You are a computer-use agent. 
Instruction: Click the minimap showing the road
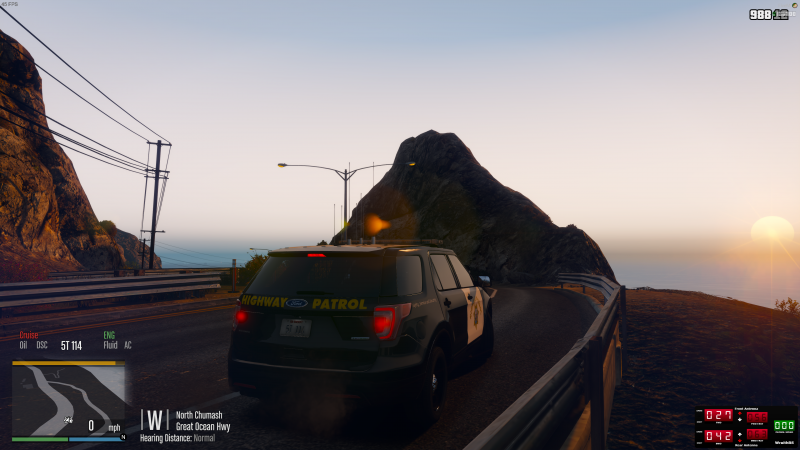68,397
